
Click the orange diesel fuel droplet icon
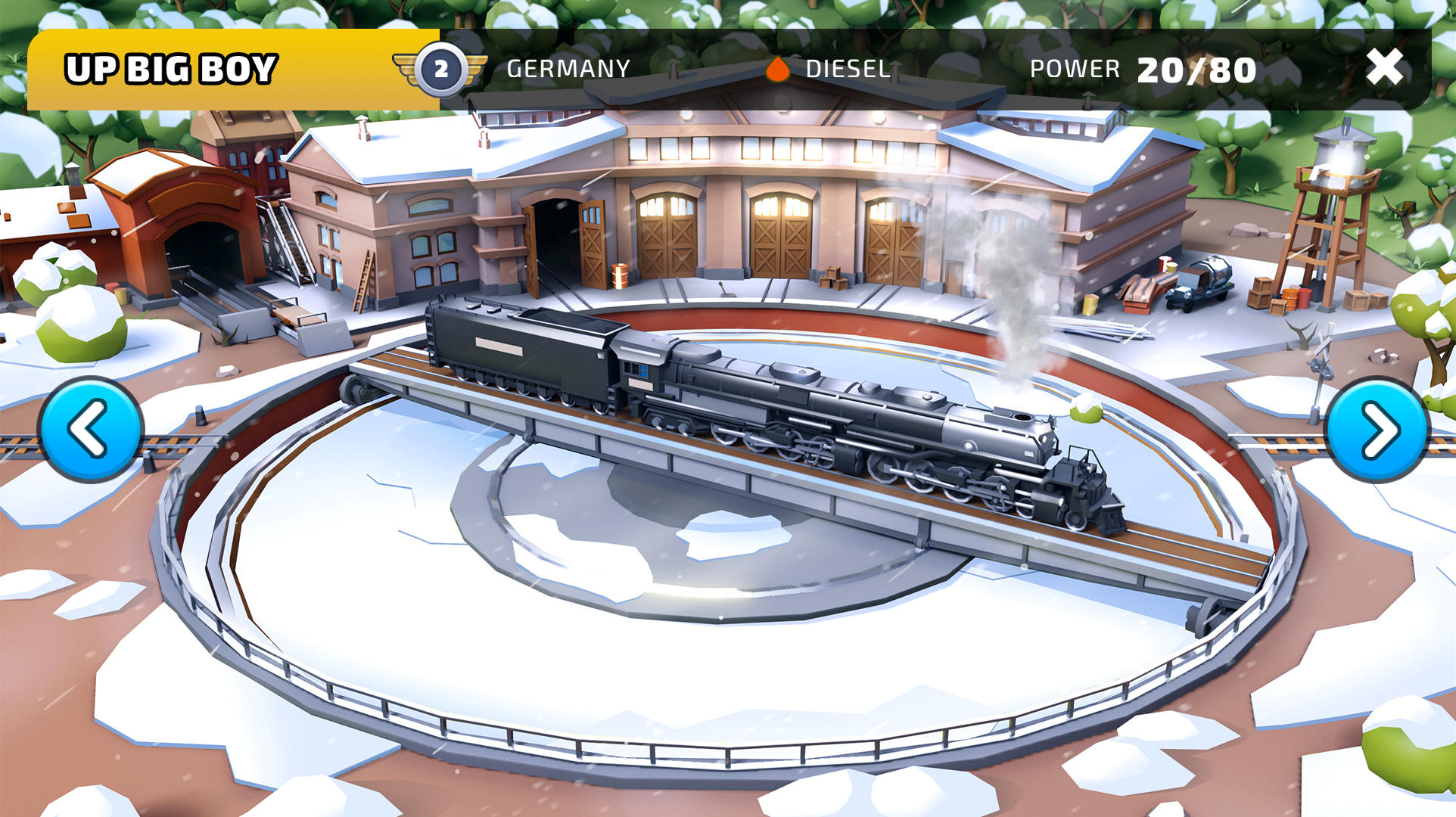pos(776,68)
